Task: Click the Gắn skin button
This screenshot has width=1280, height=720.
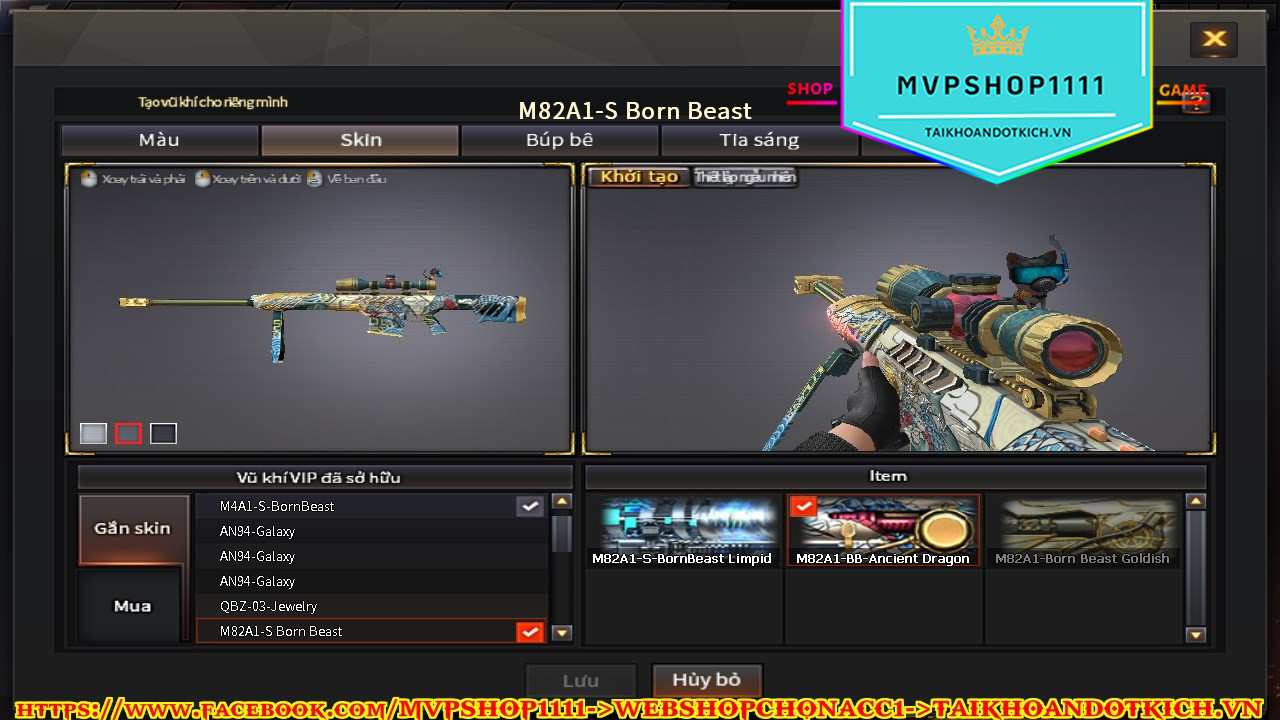Action: (132, 528)
